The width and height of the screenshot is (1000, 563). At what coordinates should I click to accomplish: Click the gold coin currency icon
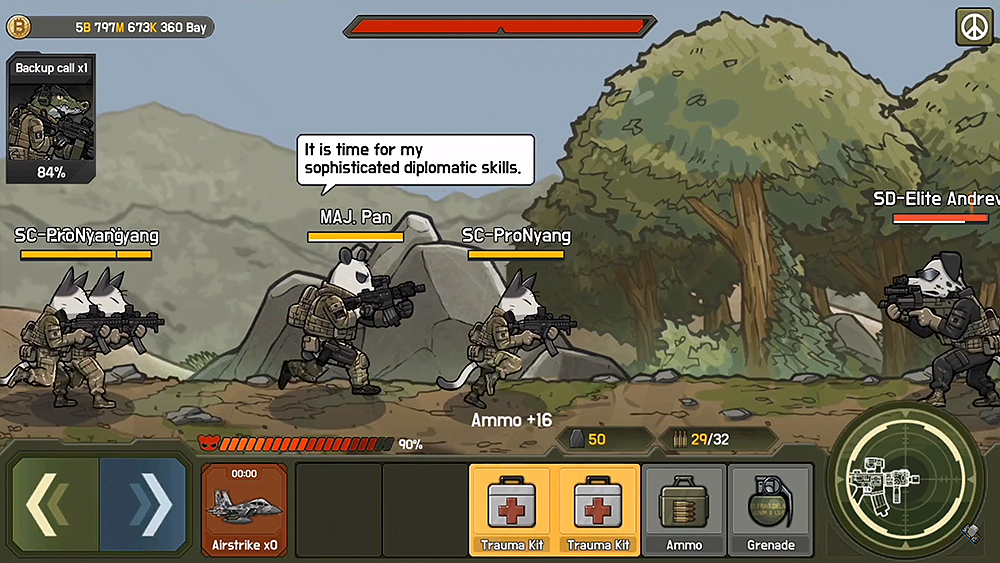(18, 27)
